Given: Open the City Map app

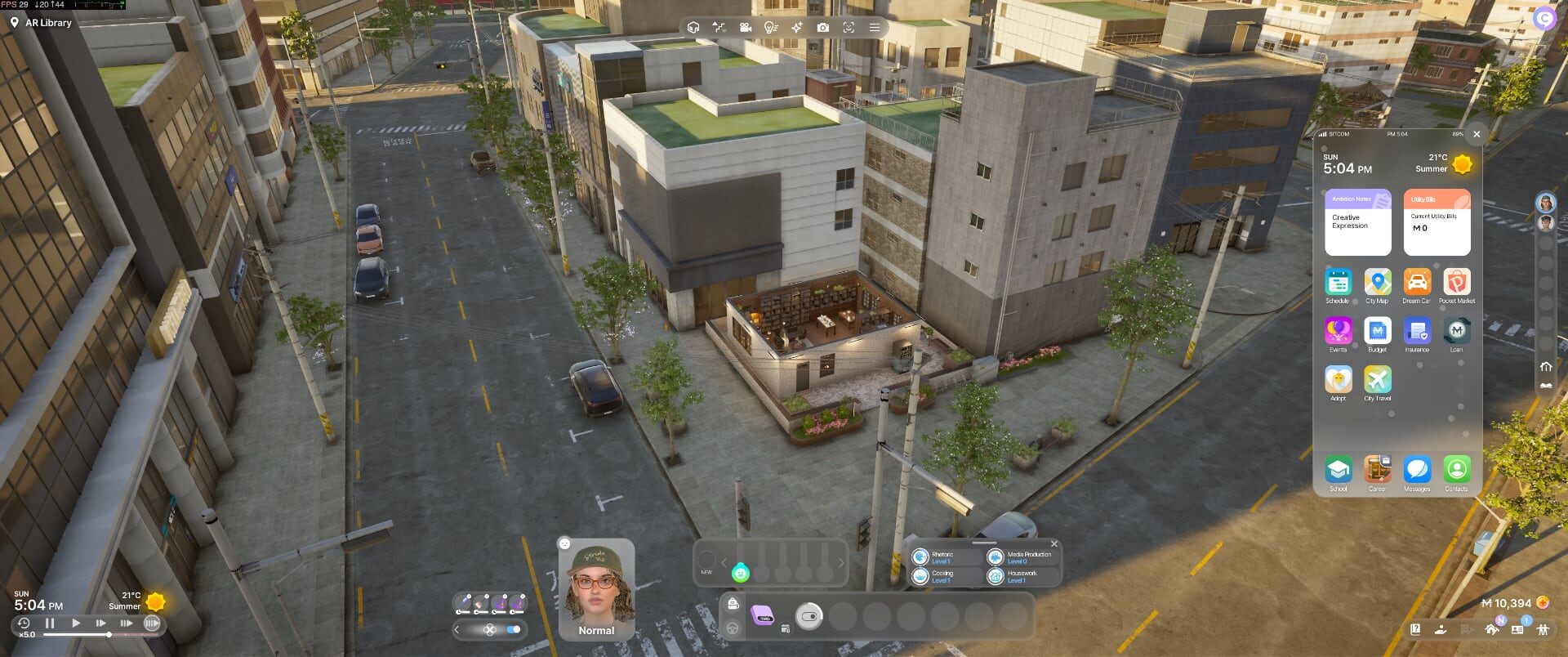Looking at the screenshot, I should [x=1377, y=283].
